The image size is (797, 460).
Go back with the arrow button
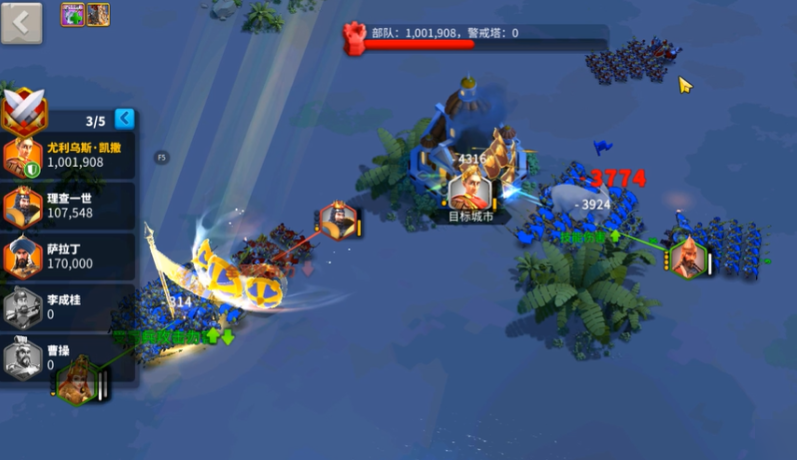pyautogui.click(x=22, y=22)
